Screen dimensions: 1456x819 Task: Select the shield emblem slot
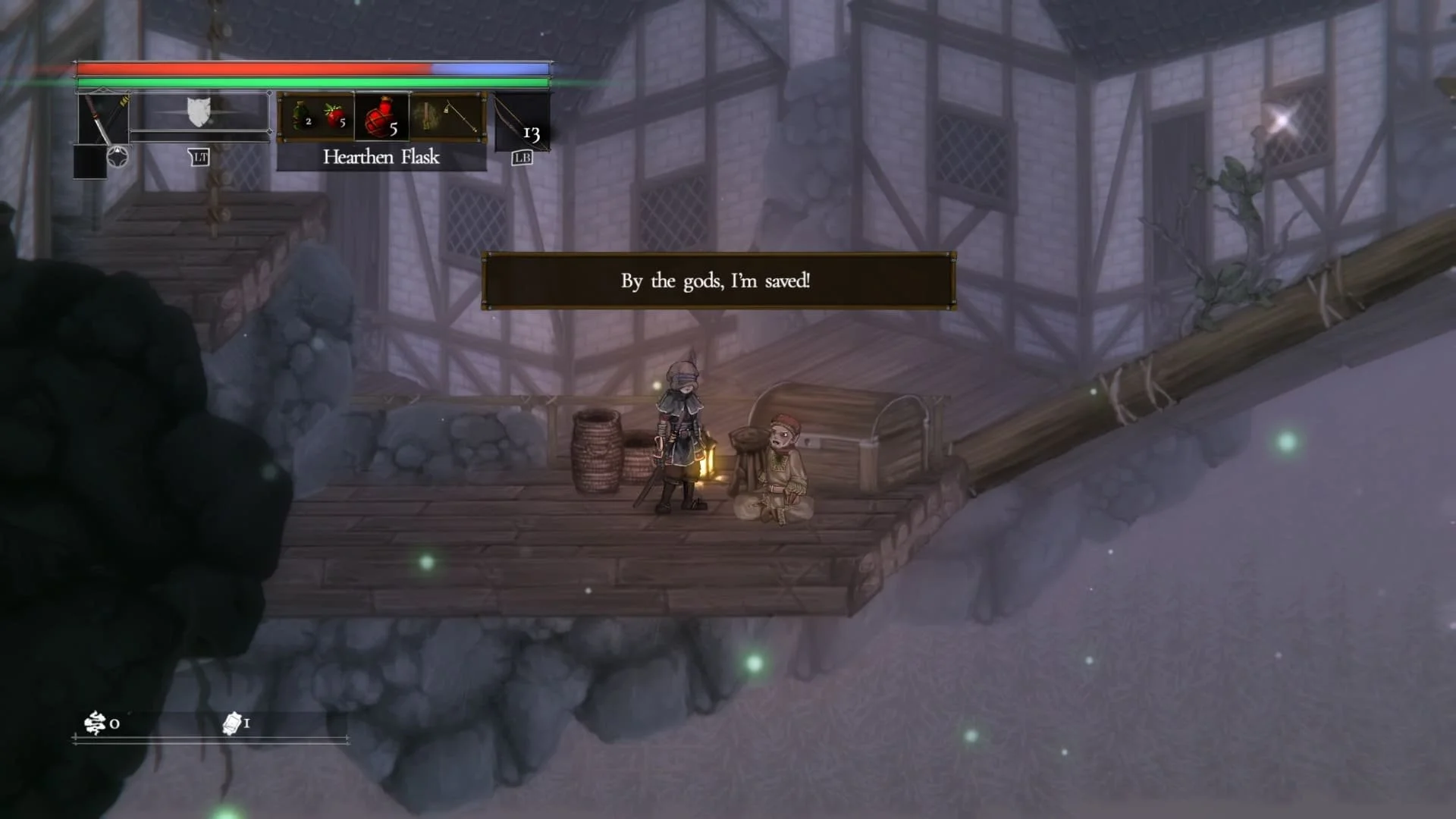[x=199, y=112]
